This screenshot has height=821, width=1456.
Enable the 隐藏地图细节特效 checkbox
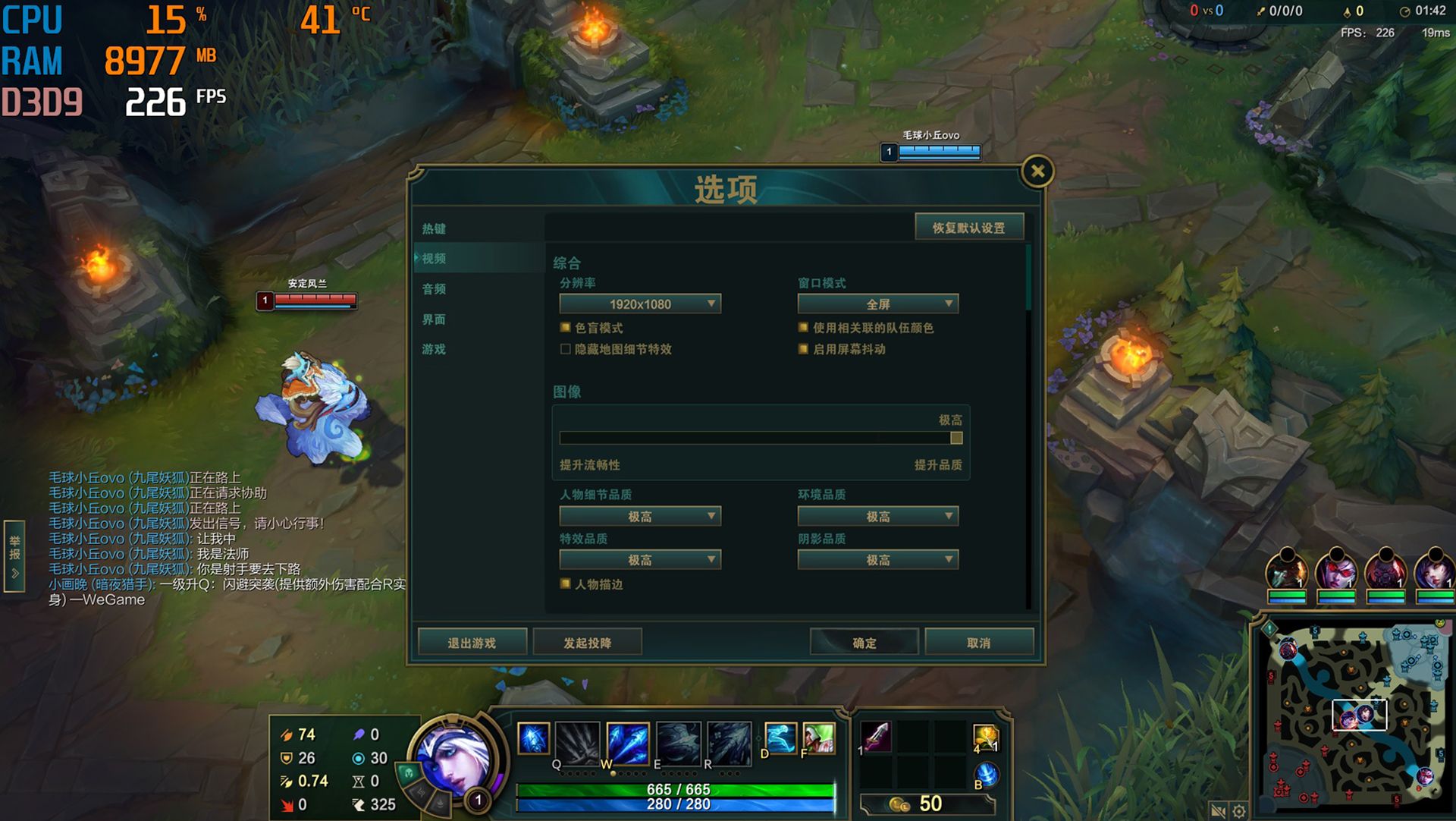565,349
